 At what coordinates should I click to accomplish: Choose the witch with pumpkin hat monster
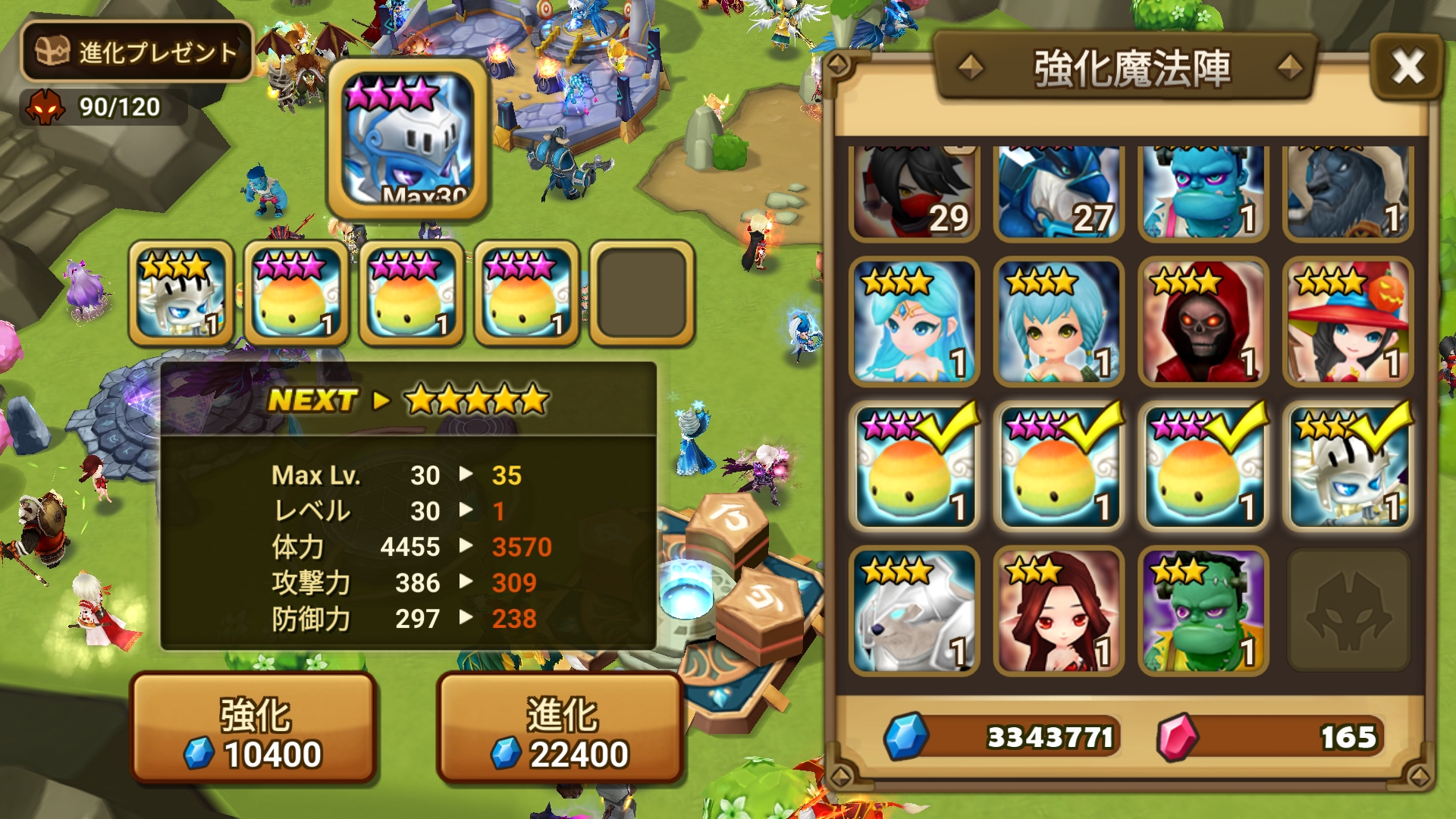click(1348, 322)
